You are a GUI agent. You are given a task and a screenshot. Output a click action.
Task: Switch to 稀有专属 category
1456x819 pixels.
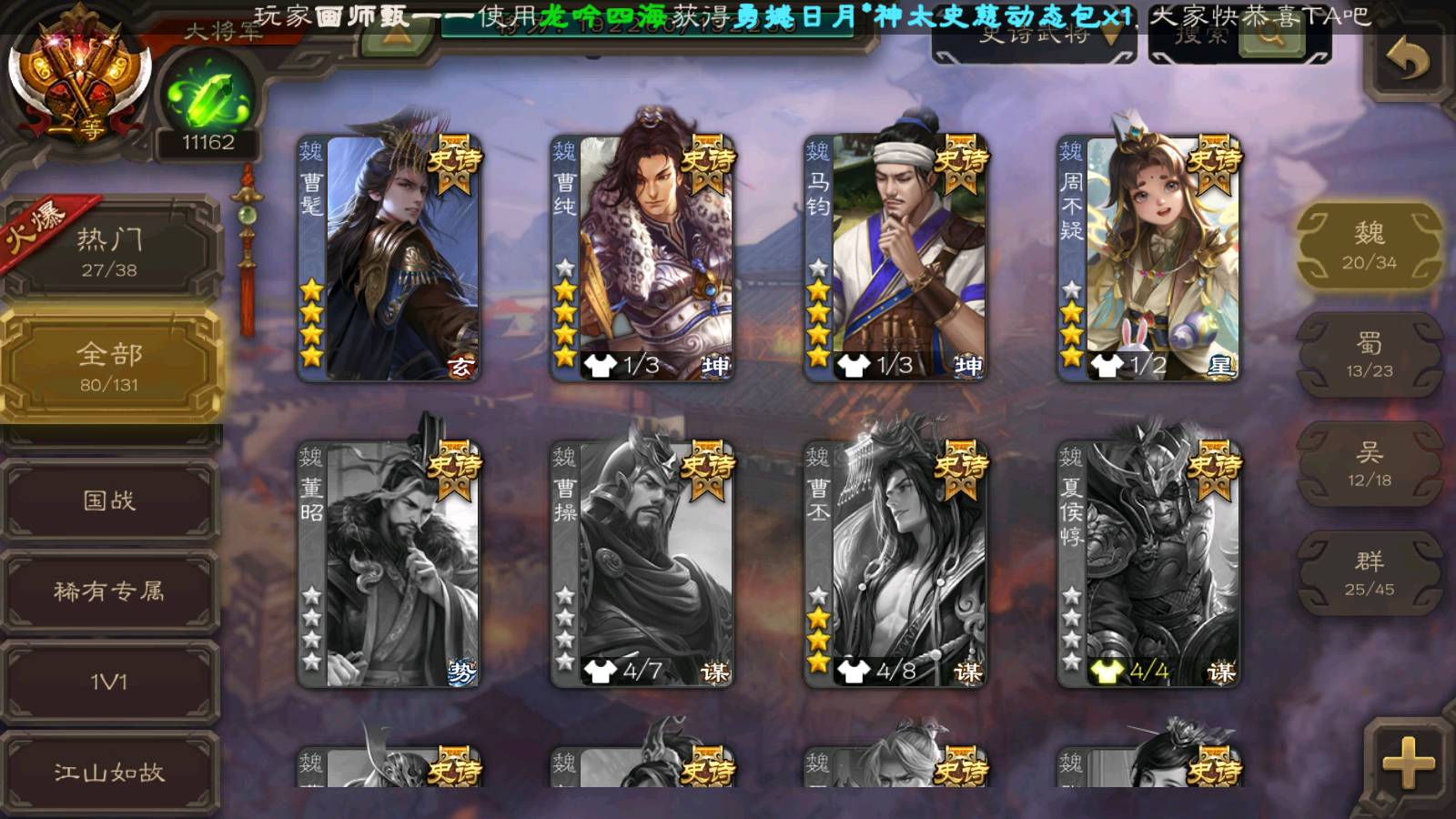click(109, 591)
